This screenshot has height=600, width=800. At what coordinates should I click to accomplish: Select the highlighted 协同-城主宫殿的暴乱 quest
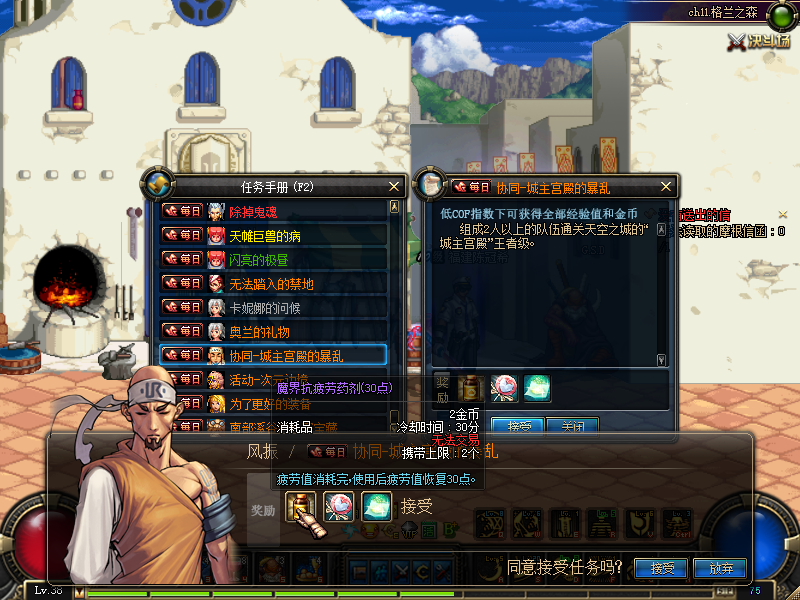click(x=272, y=355)
